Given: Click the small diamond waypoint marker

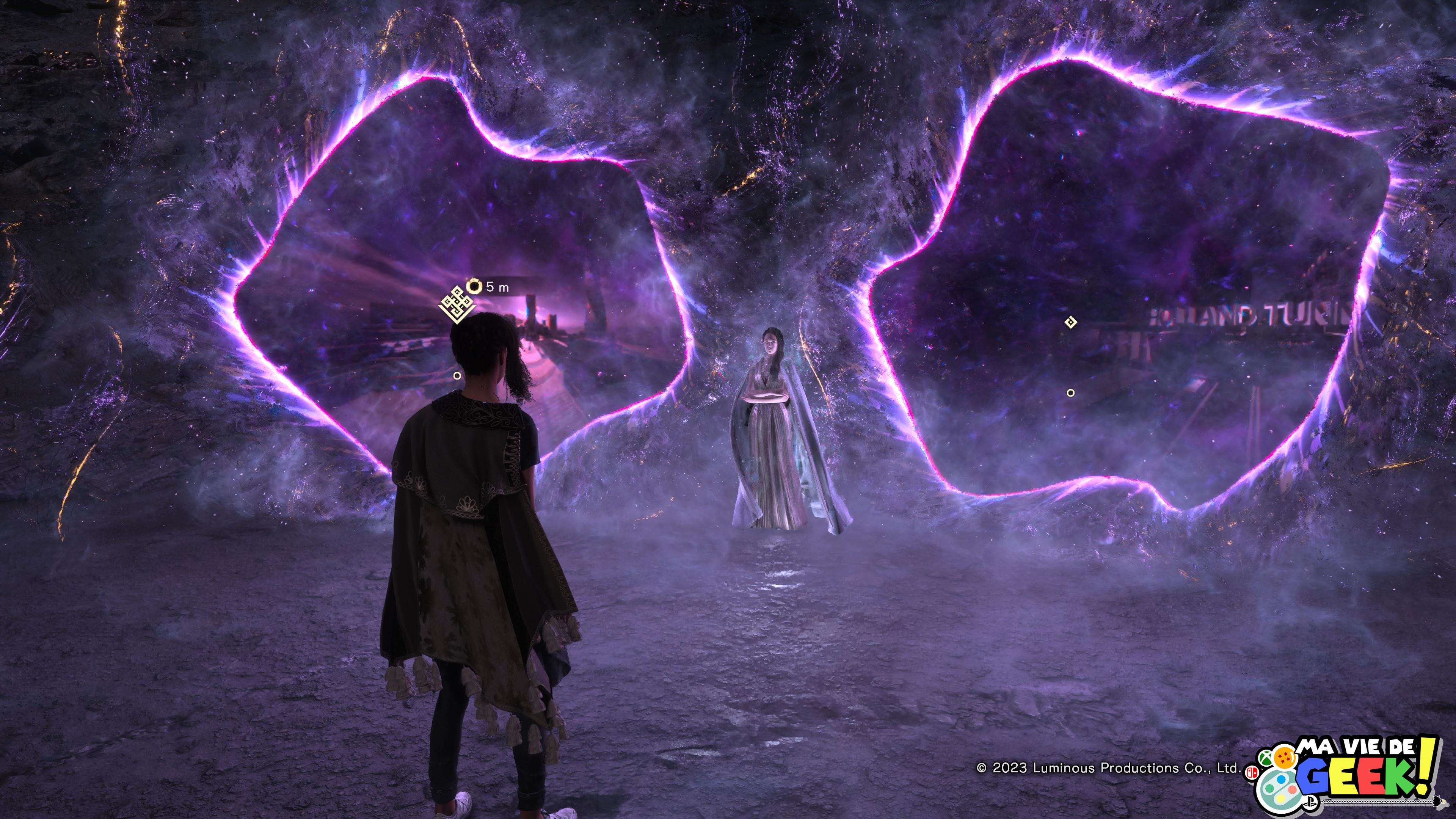Looking at the screenshot, I should tap(1070, 322).
